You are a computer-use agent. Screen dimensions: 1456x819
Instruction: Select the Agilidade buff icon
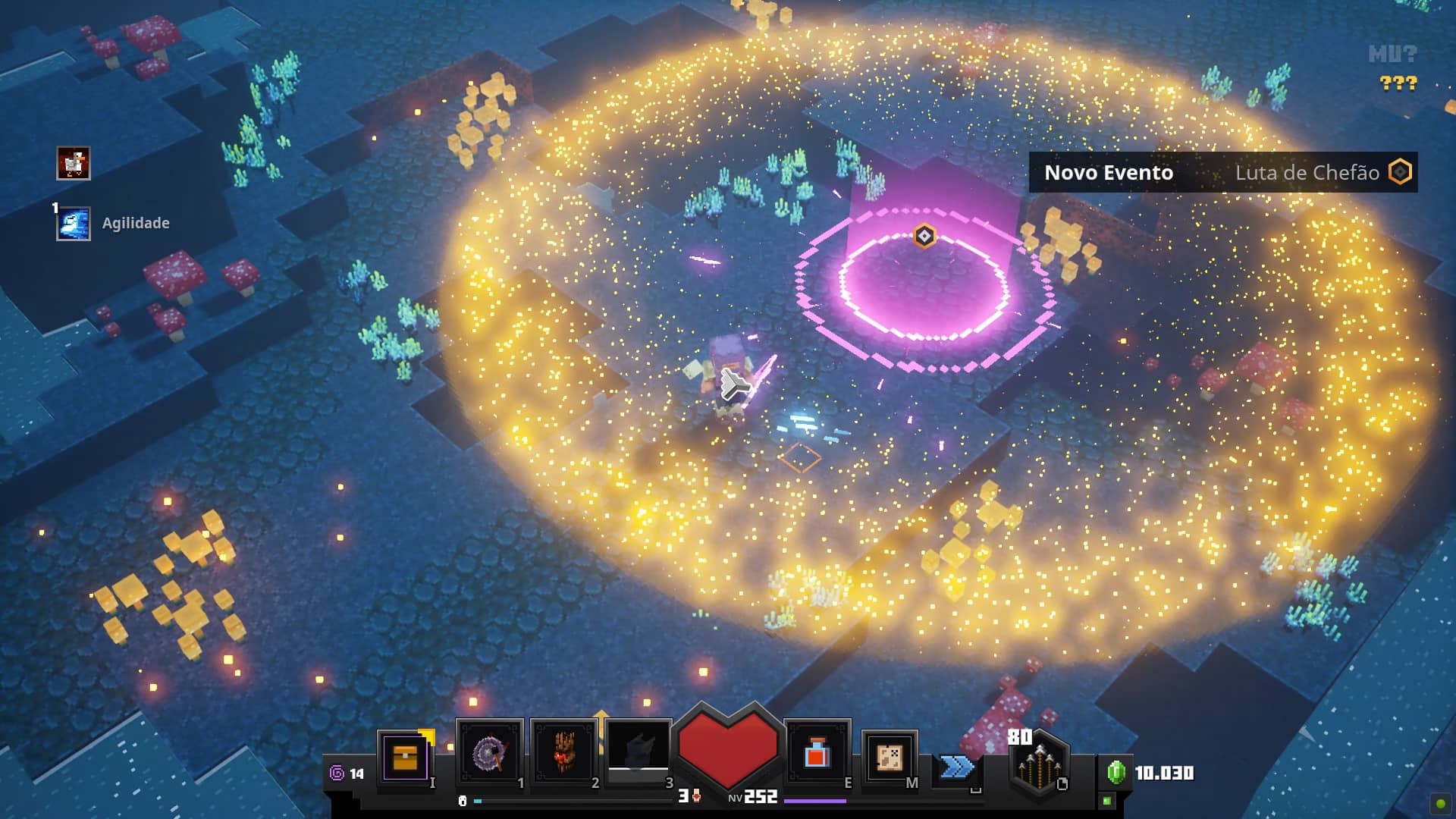point(74,224)
